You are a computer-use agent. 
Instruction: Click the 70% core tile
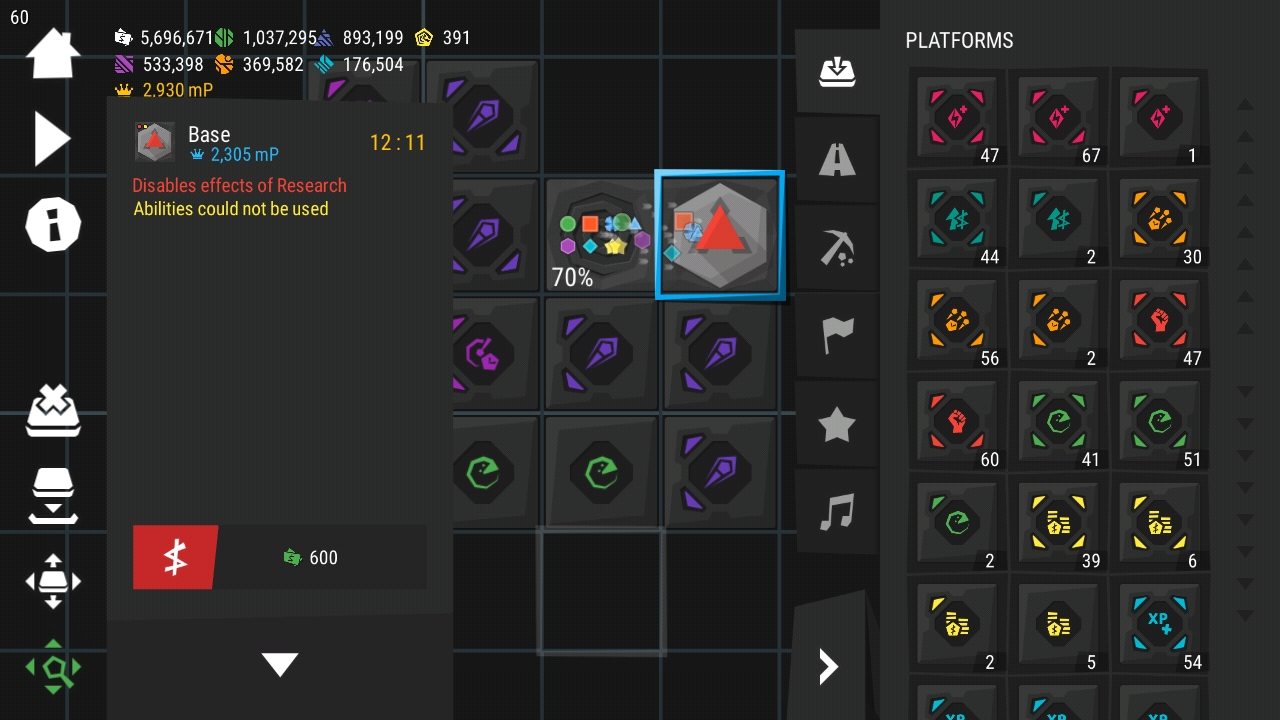click(601, 236)
